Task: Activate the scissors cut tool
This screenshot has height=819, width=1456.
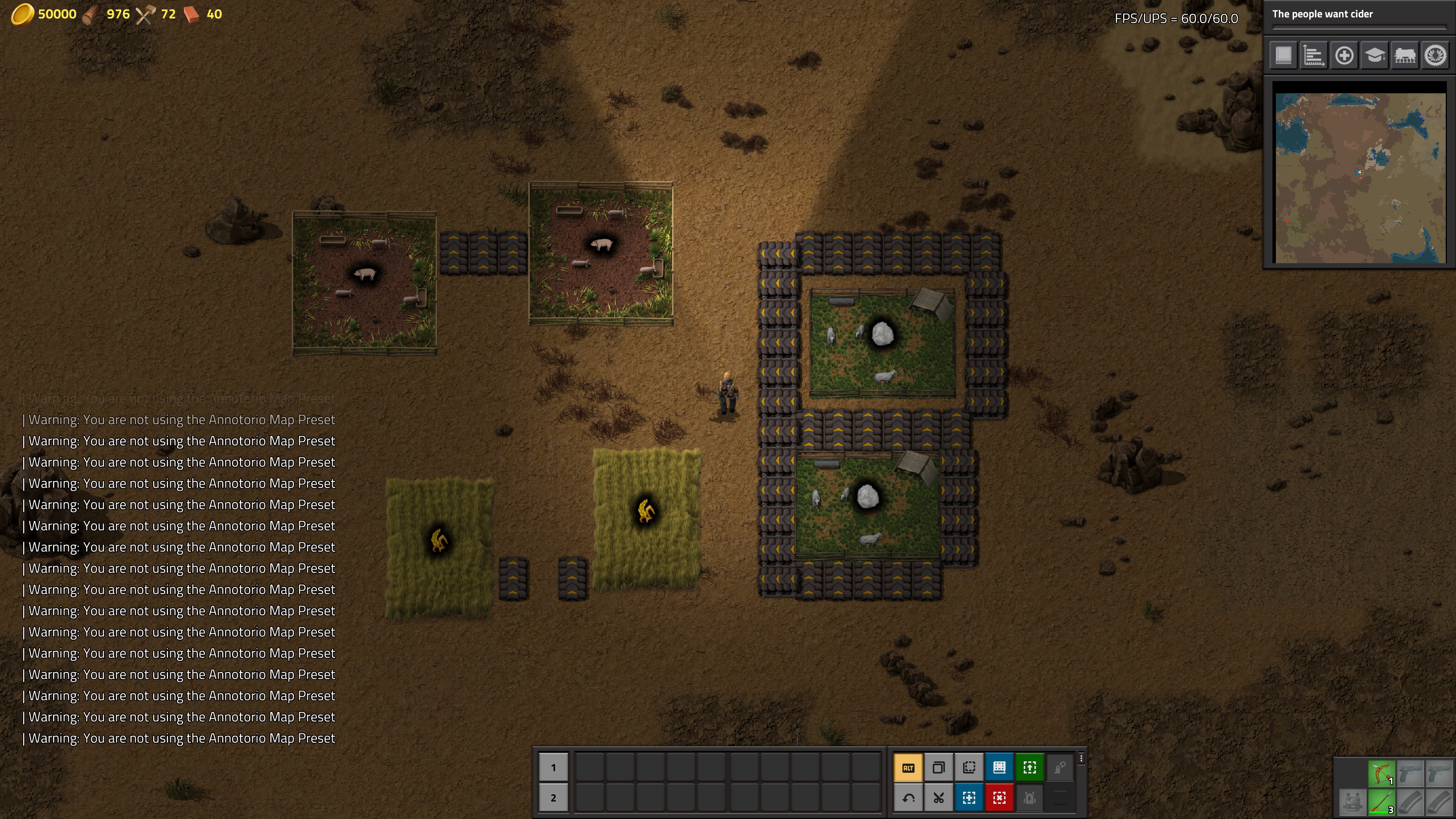Action: click(x=939, y=798)
